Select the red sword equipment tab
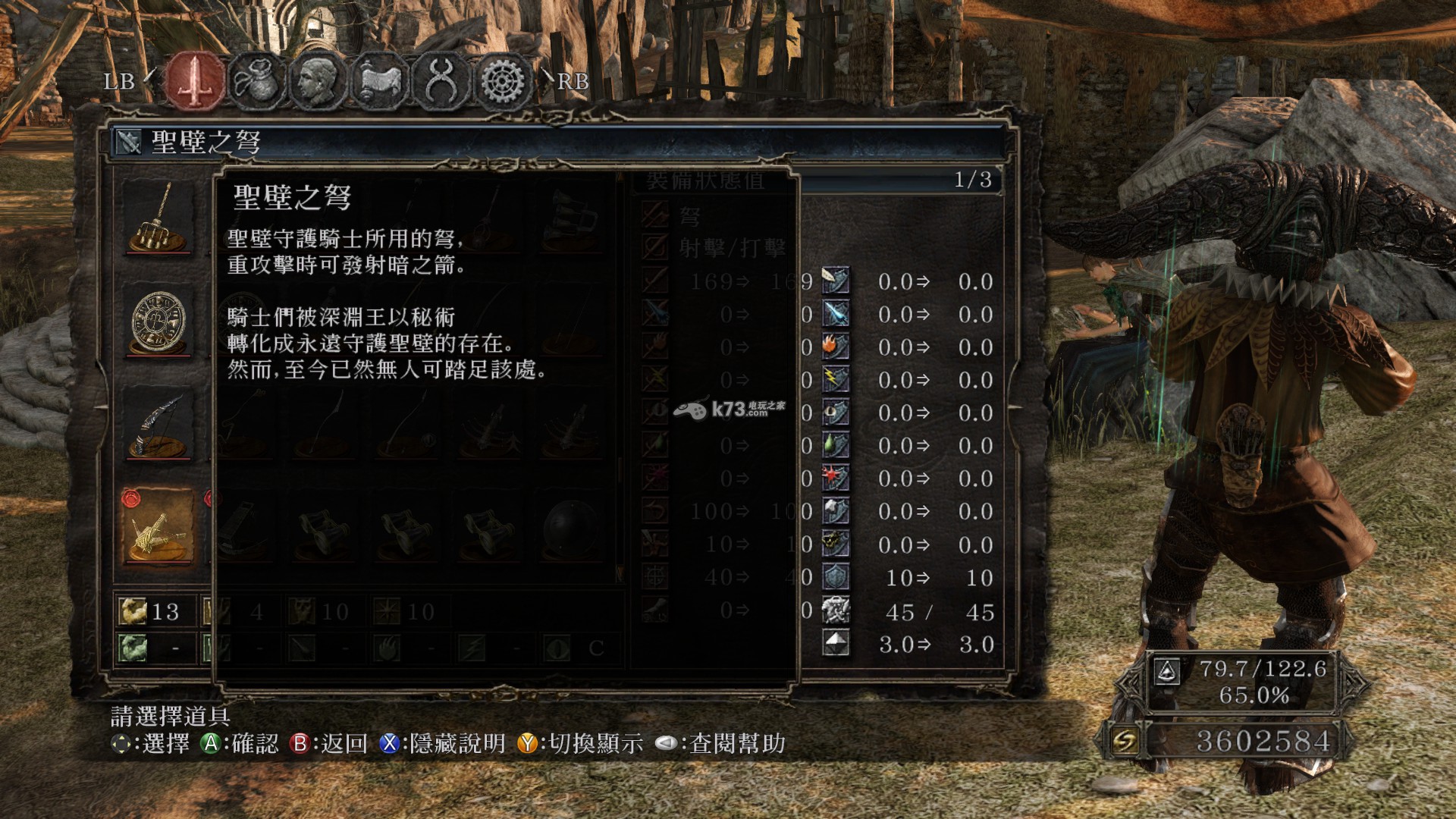Screen dimensions: 1456x819 pos(196,80)
